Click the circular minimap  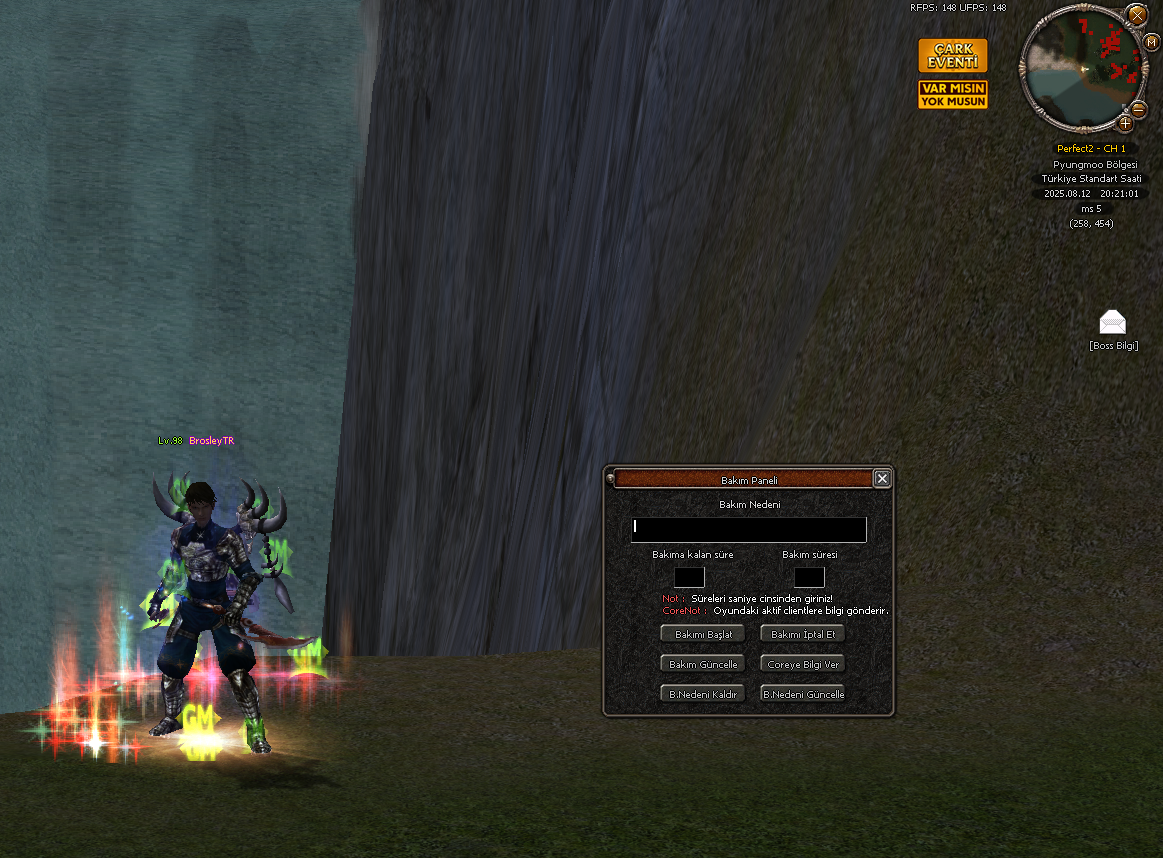point(1081,70)
